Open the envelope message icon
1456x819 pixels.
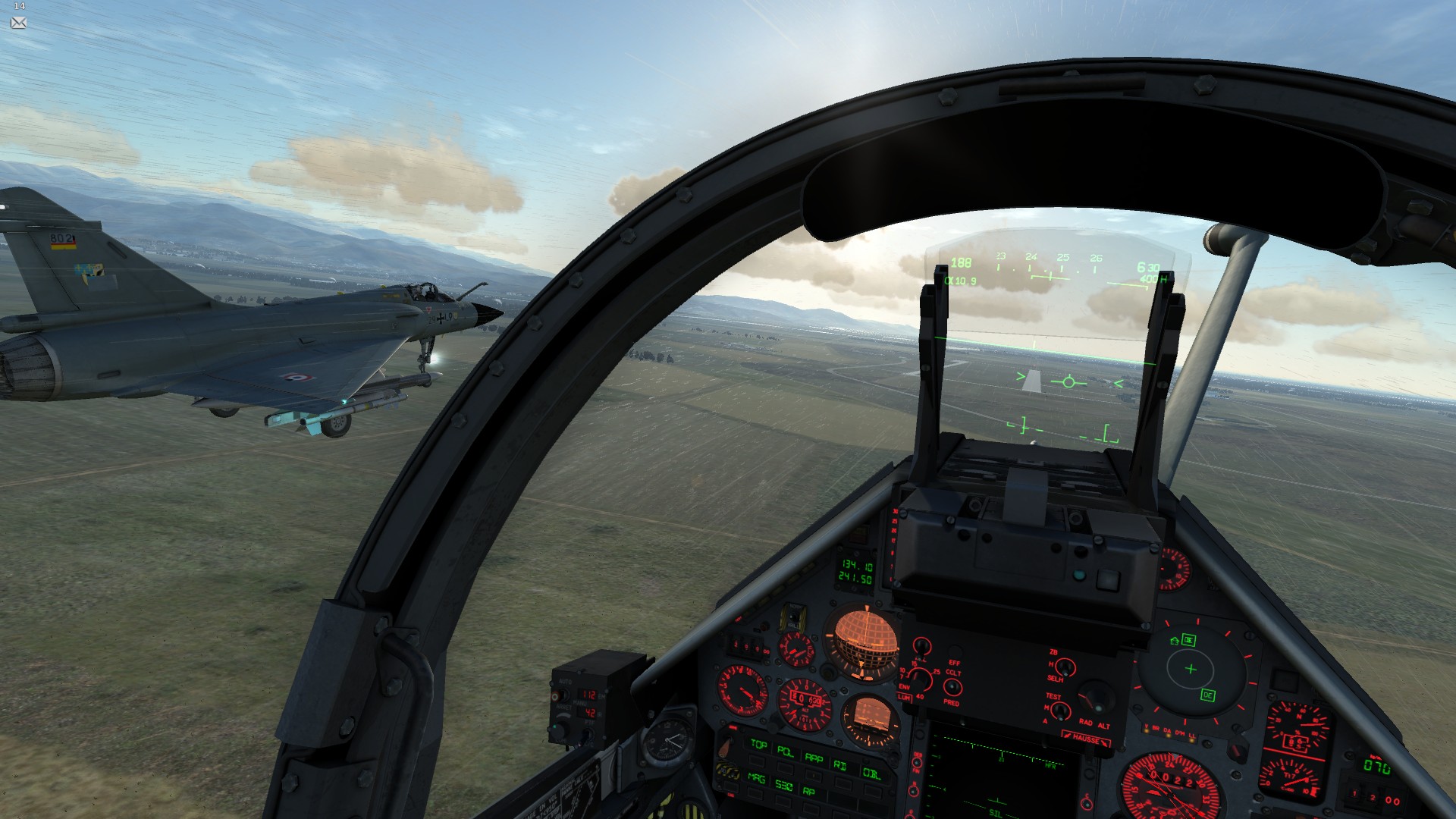(19, 23)
